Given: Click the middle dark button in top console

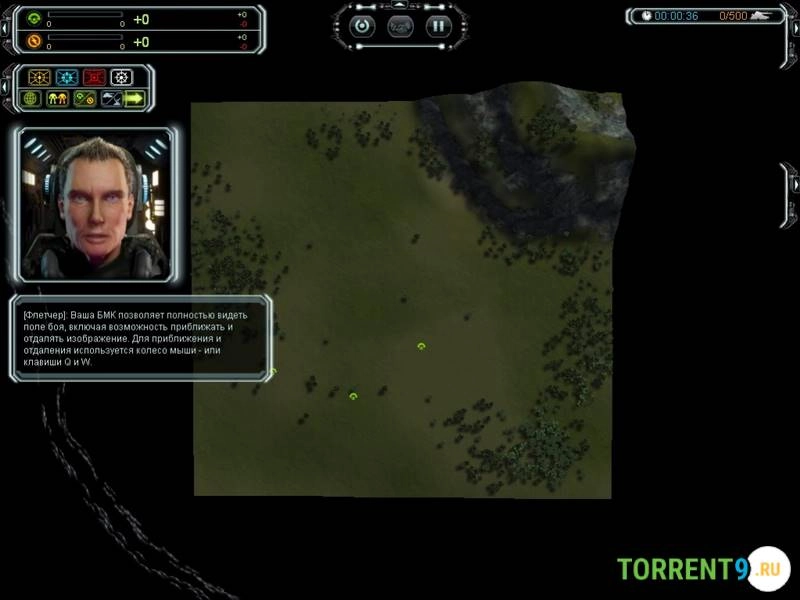Looking at the screenshot, I should coord(400,26).
